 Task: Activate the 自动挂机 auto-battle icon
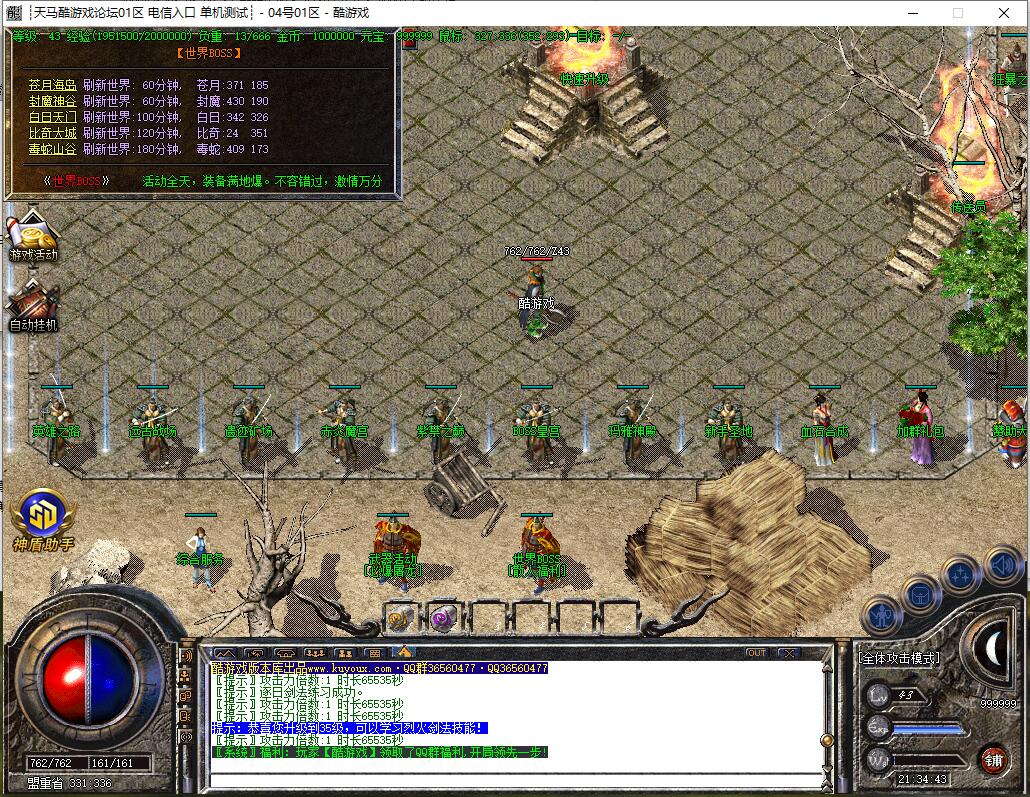click(x=34, y=304)
